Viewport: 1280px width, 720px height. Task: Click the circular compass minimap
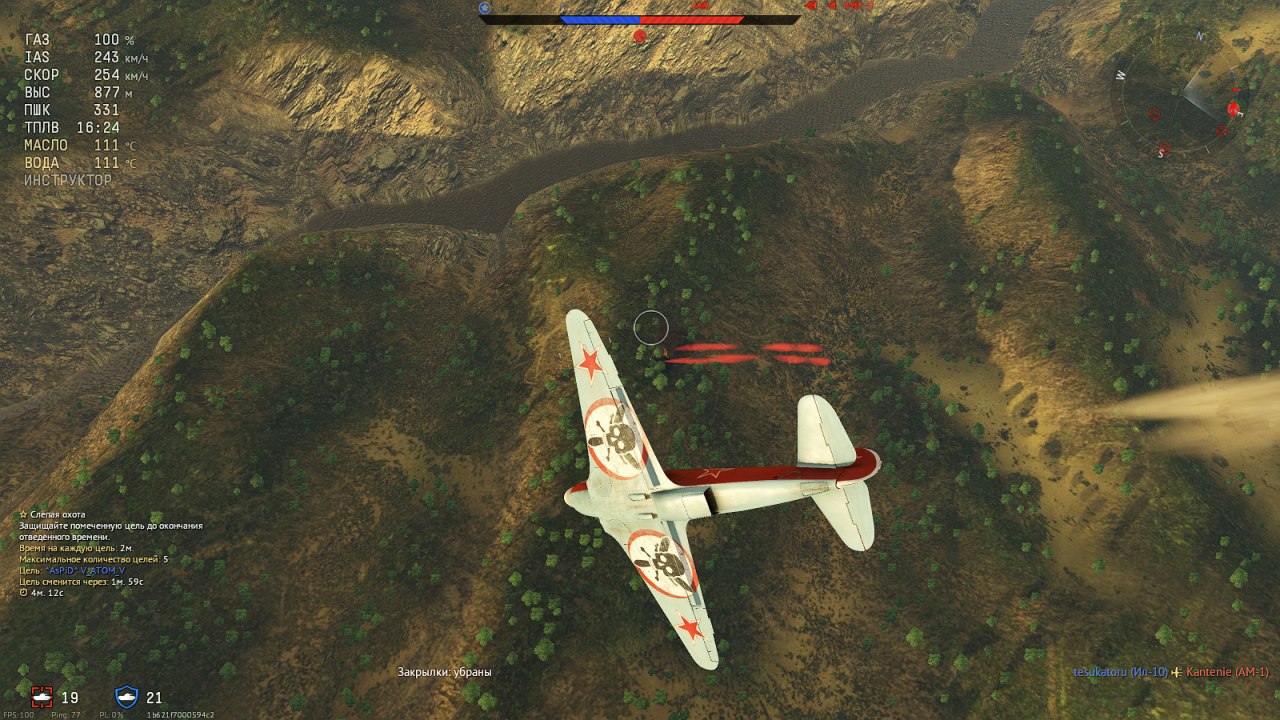point(1178,97)
